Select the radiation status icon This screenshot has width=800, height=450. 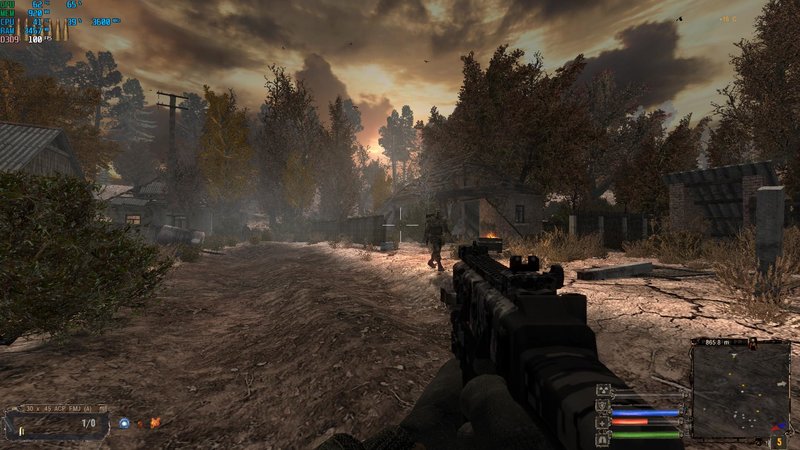pos(603,390)
